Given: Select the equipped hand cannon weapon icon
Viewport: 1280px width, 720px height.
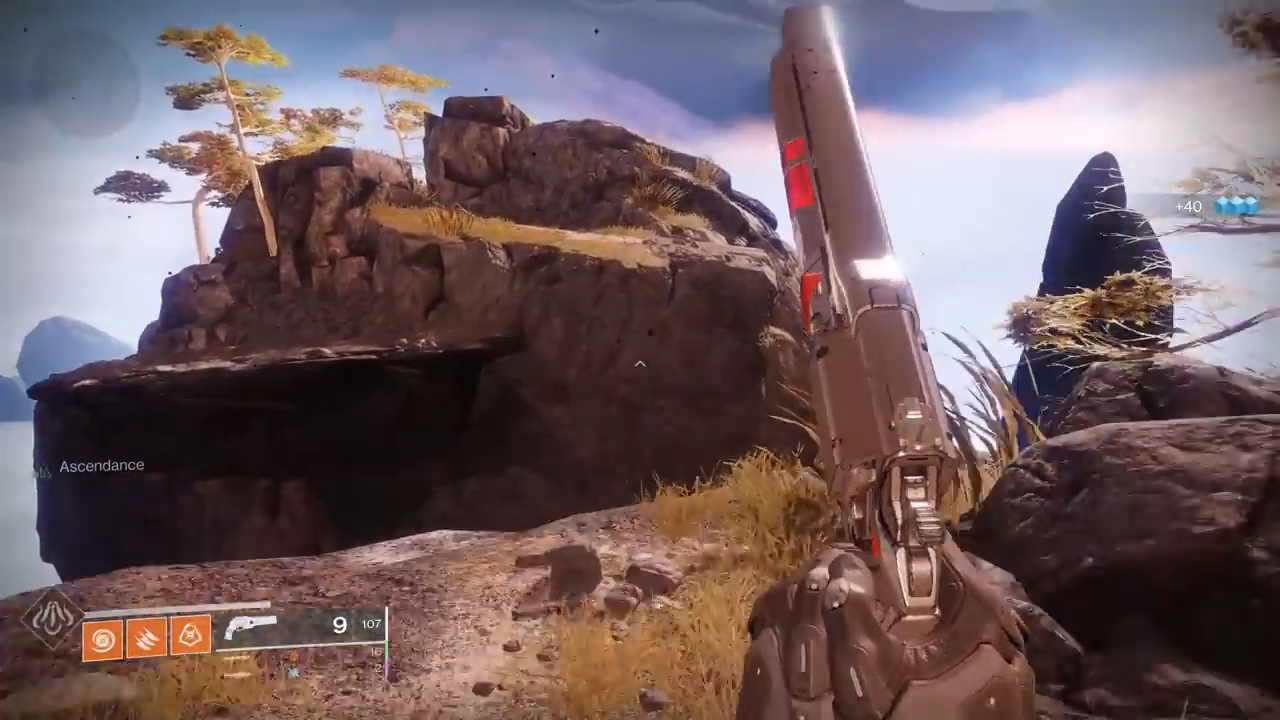Looking at the screenshot, I should pos(250,627).
